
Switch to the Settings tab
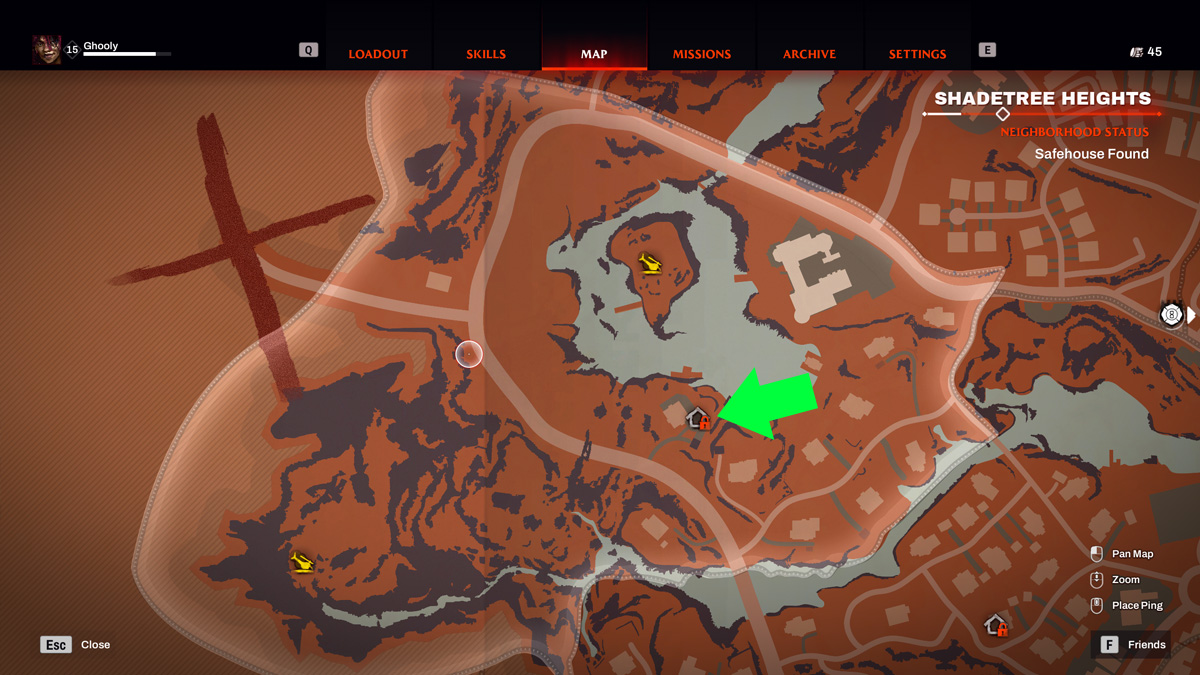coord(917,54)
